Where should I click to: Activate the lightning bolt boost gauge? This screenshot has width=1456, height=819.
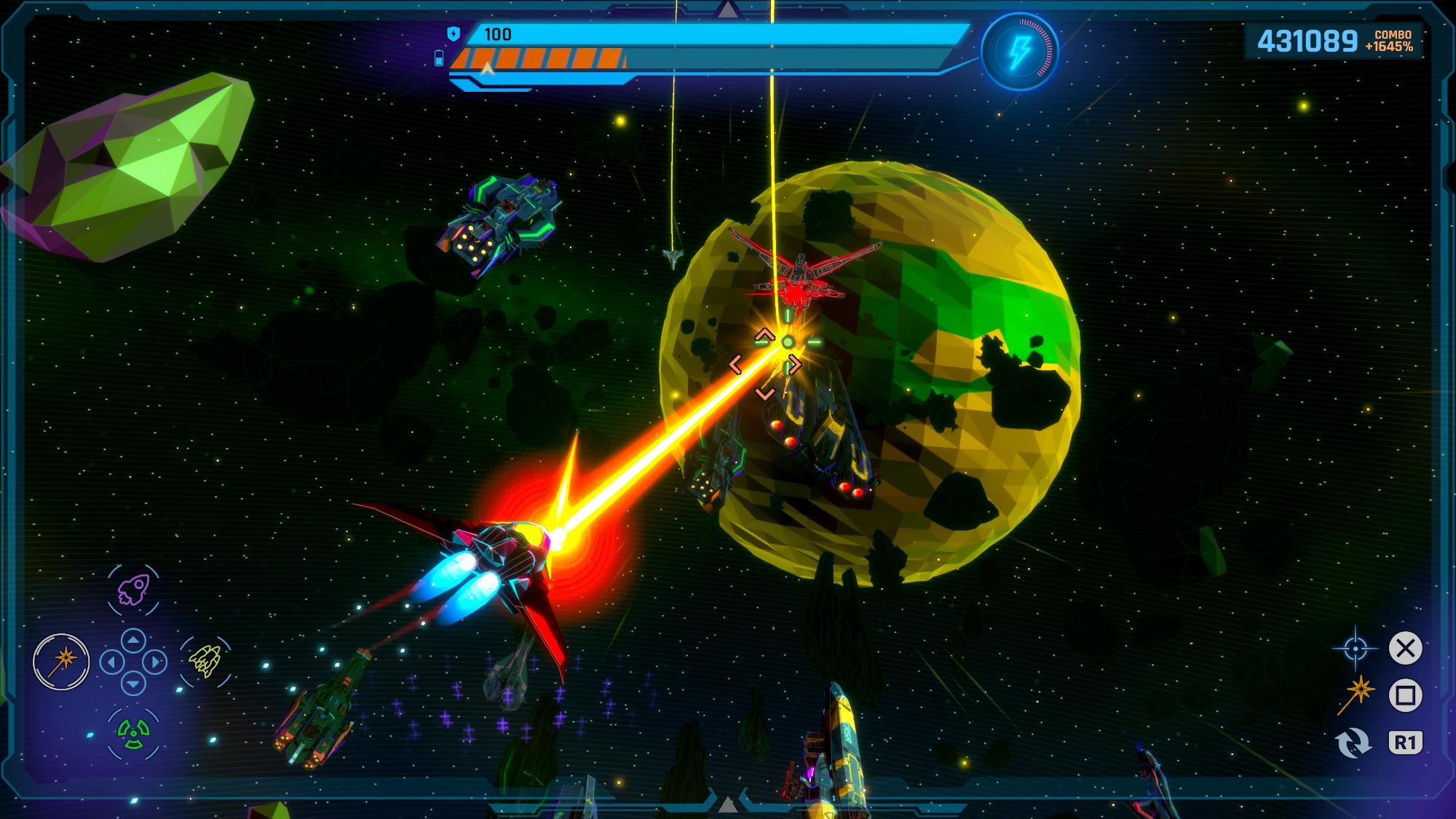point(1019,52)
